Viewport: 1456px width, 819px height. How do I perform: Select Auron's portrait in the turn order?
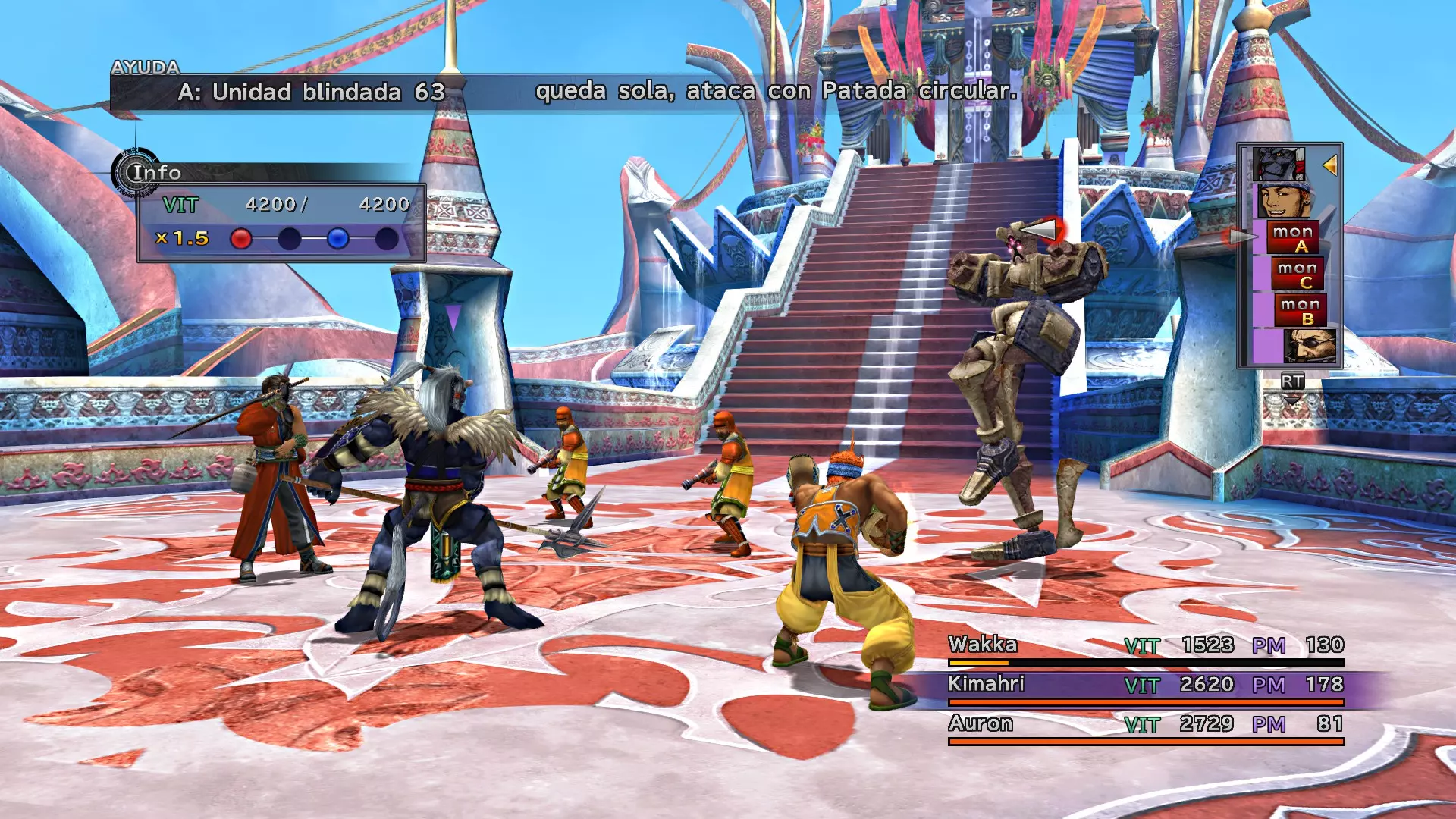1308,346
